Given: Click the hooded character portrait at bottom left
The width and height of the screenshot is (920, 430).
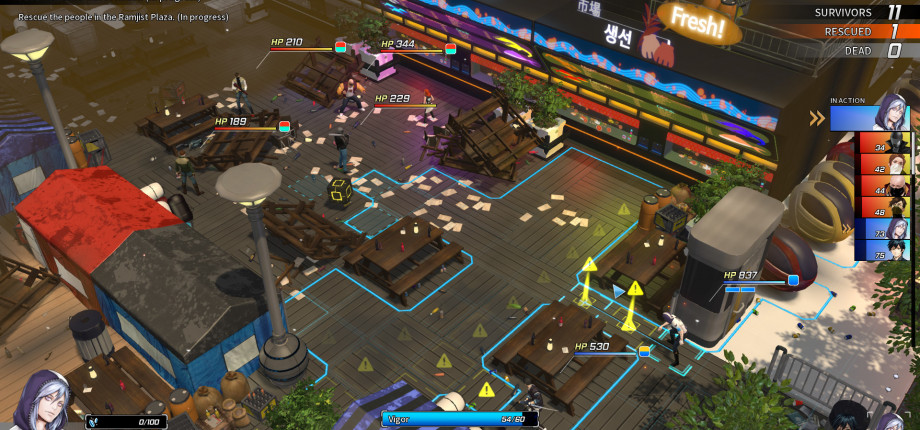Looking at the screenshot, I should coord(43,400).
